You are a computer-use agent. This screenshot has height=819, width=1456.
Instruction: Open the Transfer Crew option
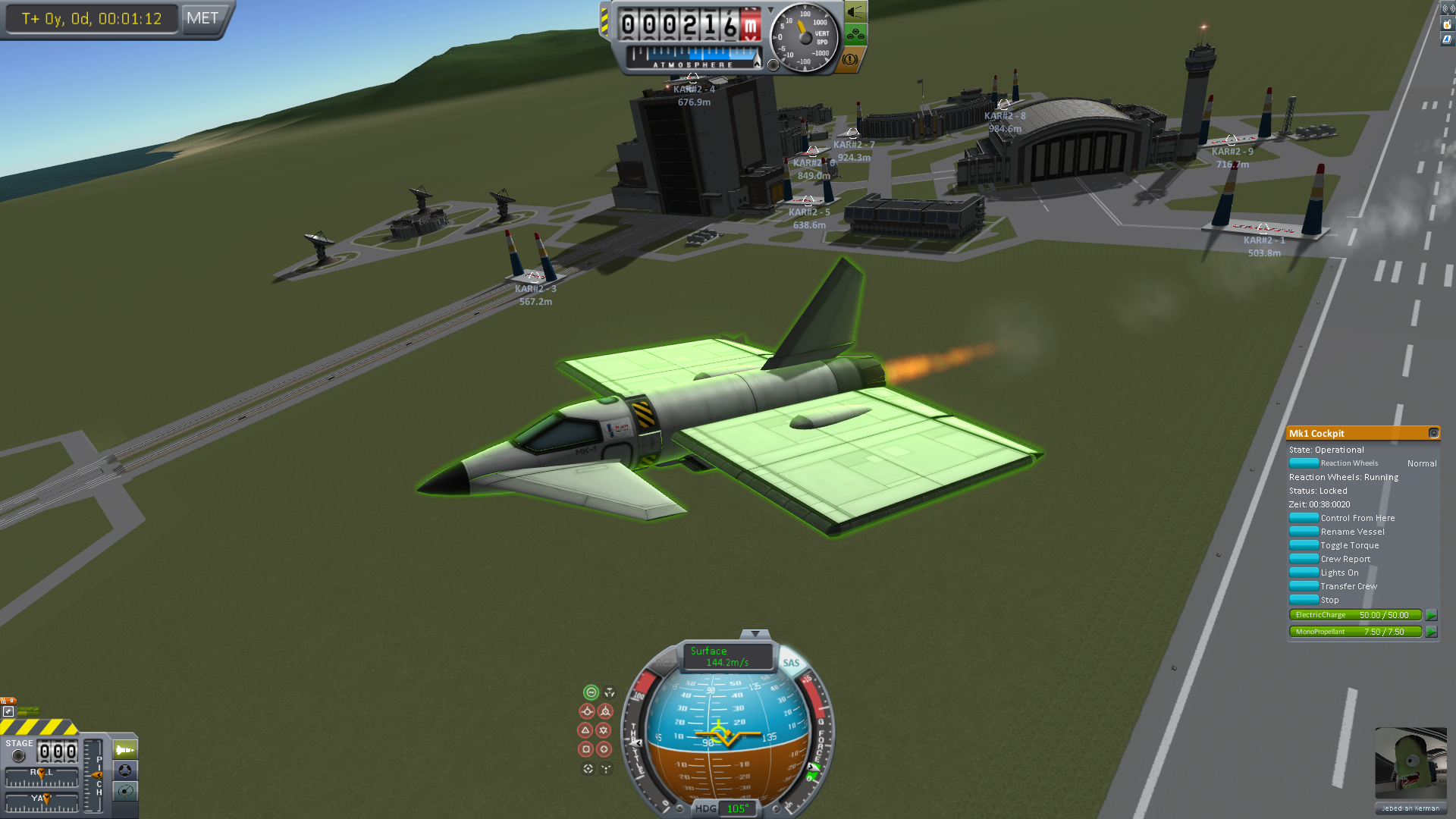coord(1304,586)
